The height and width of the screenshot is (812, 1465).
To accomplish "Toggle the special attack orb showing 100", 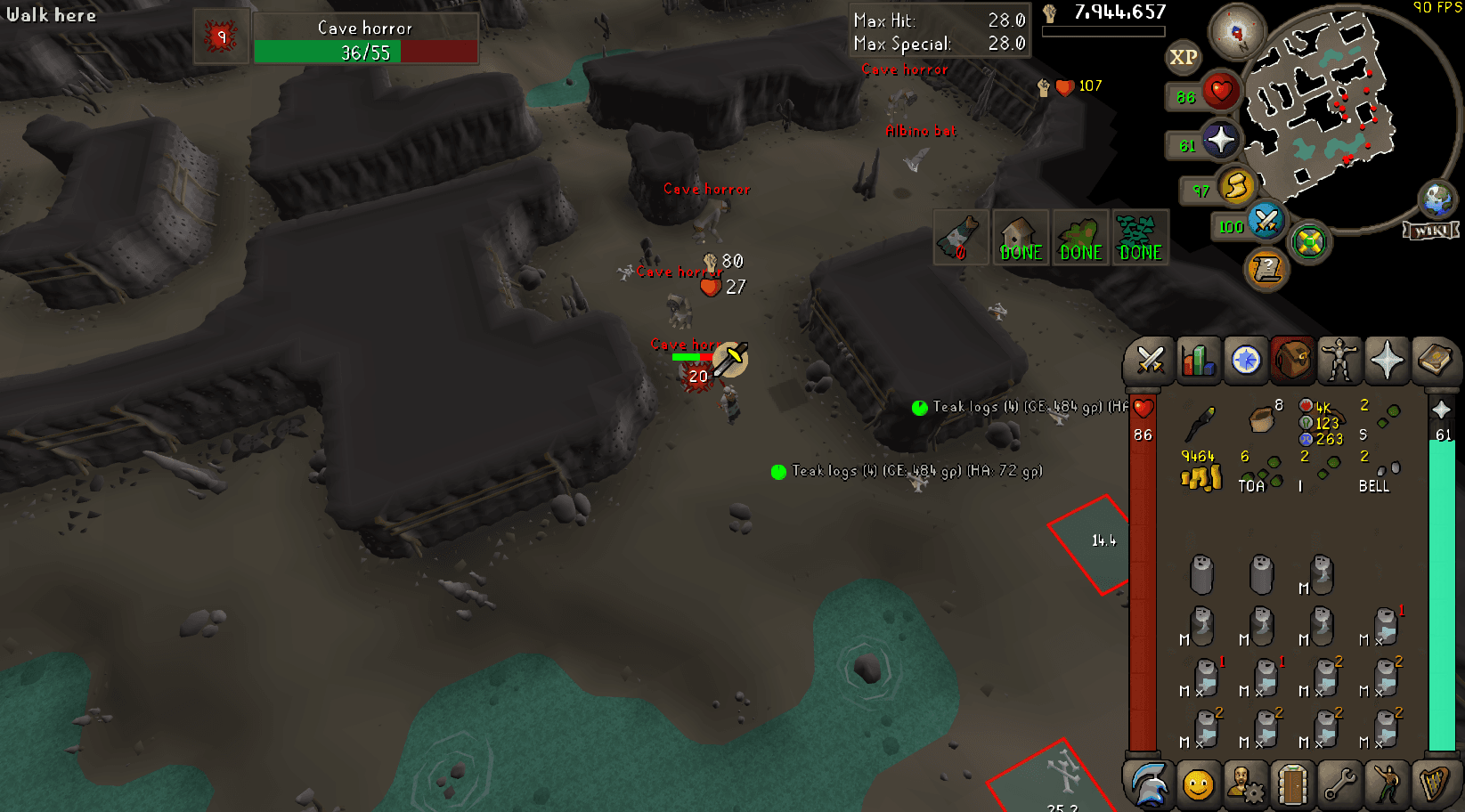I will tap(1266, 223).
